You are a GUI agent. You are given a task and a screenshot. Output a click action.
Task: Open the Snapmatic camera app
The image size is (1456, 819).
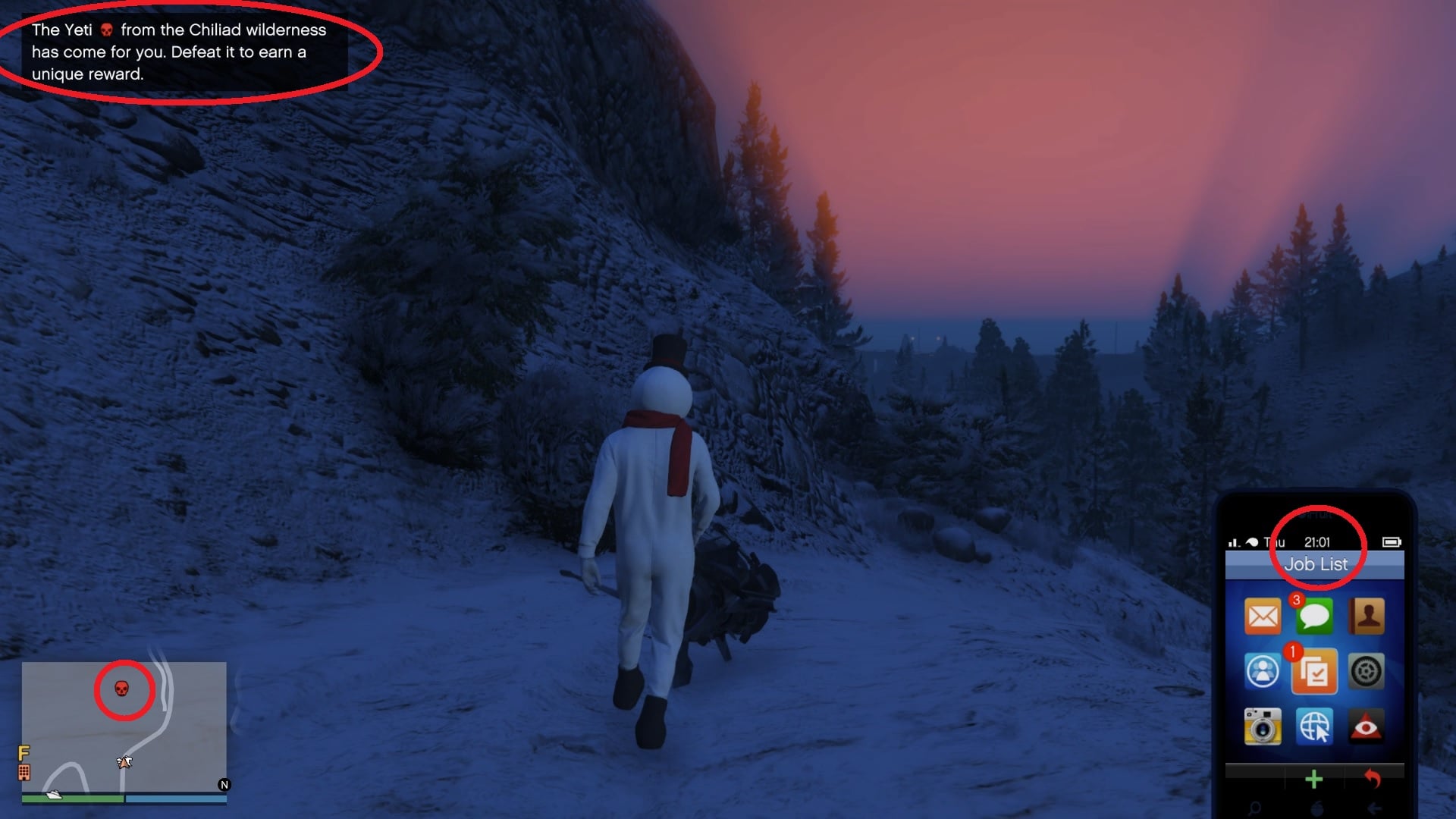tap(1263, 726)
